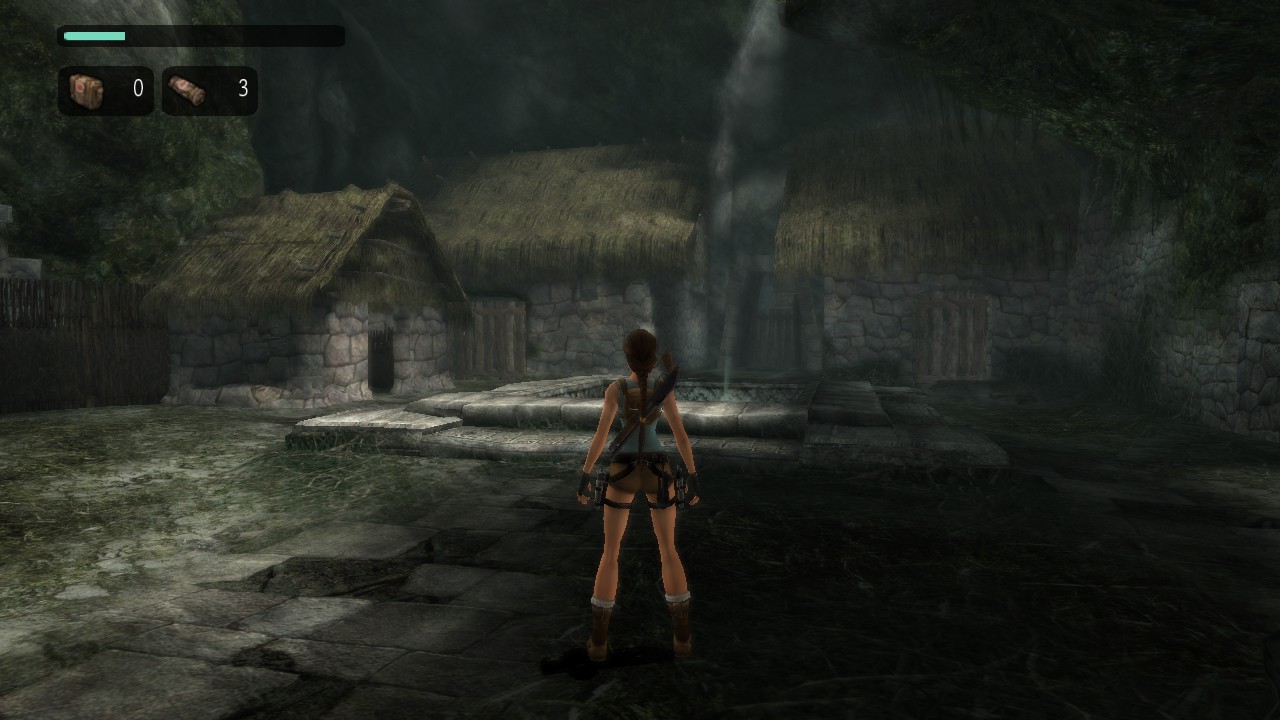Select the large medipack slot
The image size is (1280, 720).
click(105, 90)
